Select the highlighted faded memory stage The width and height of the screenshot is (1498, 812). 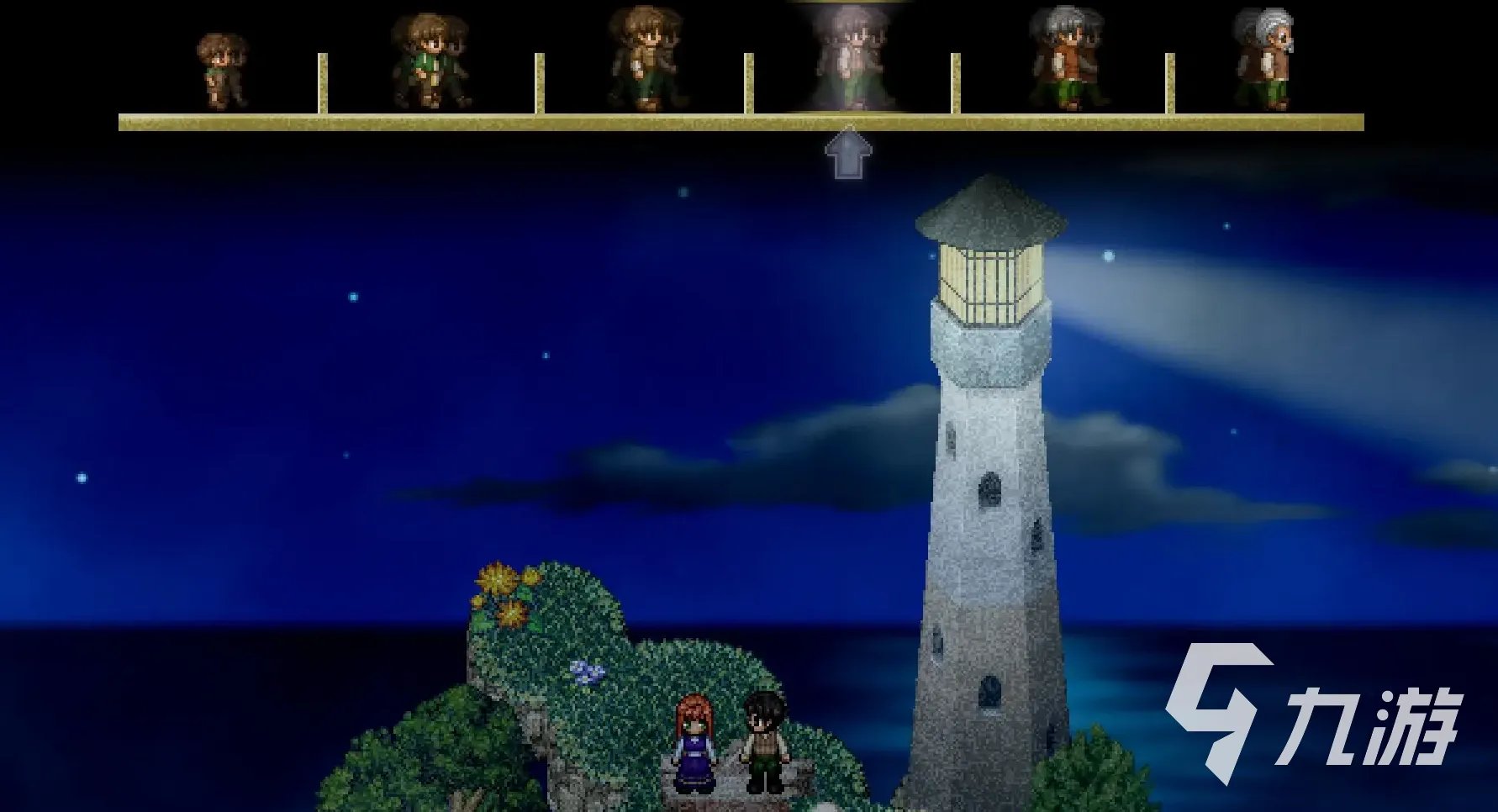coord(850,59)
